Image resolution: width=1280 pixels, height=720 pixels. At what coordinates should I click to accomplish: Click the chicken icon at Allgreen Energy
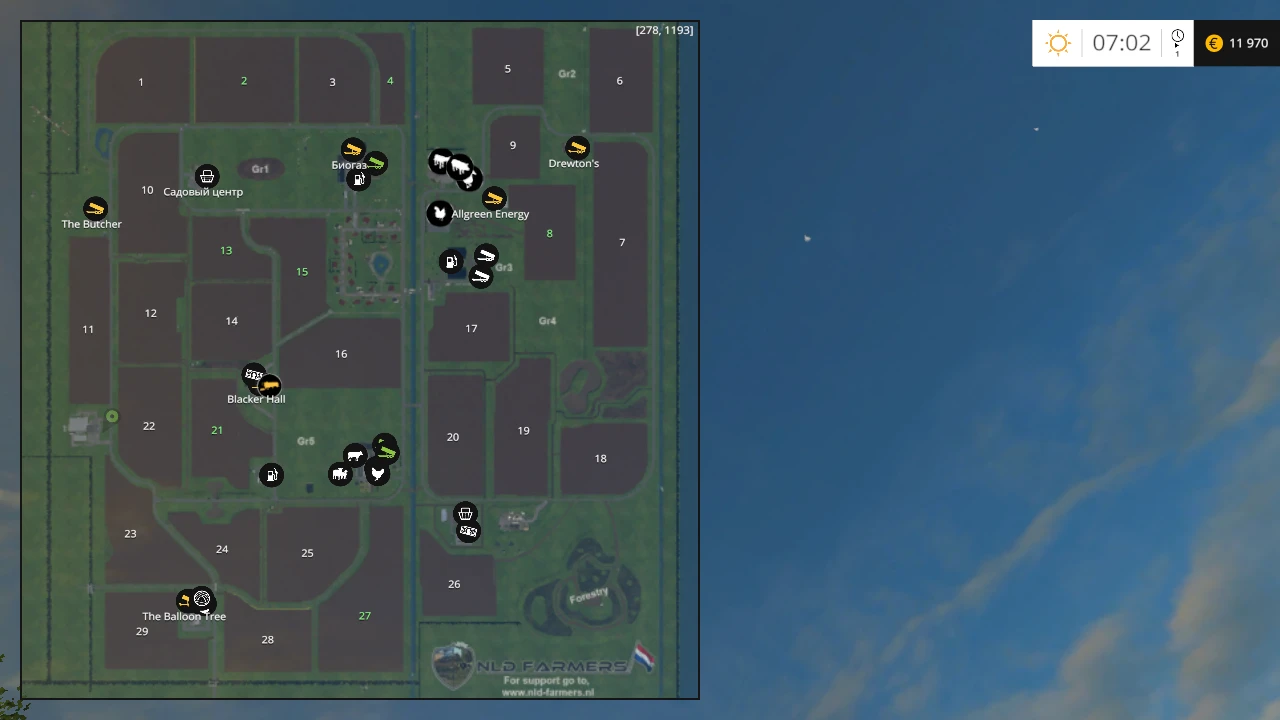(440, 213)
